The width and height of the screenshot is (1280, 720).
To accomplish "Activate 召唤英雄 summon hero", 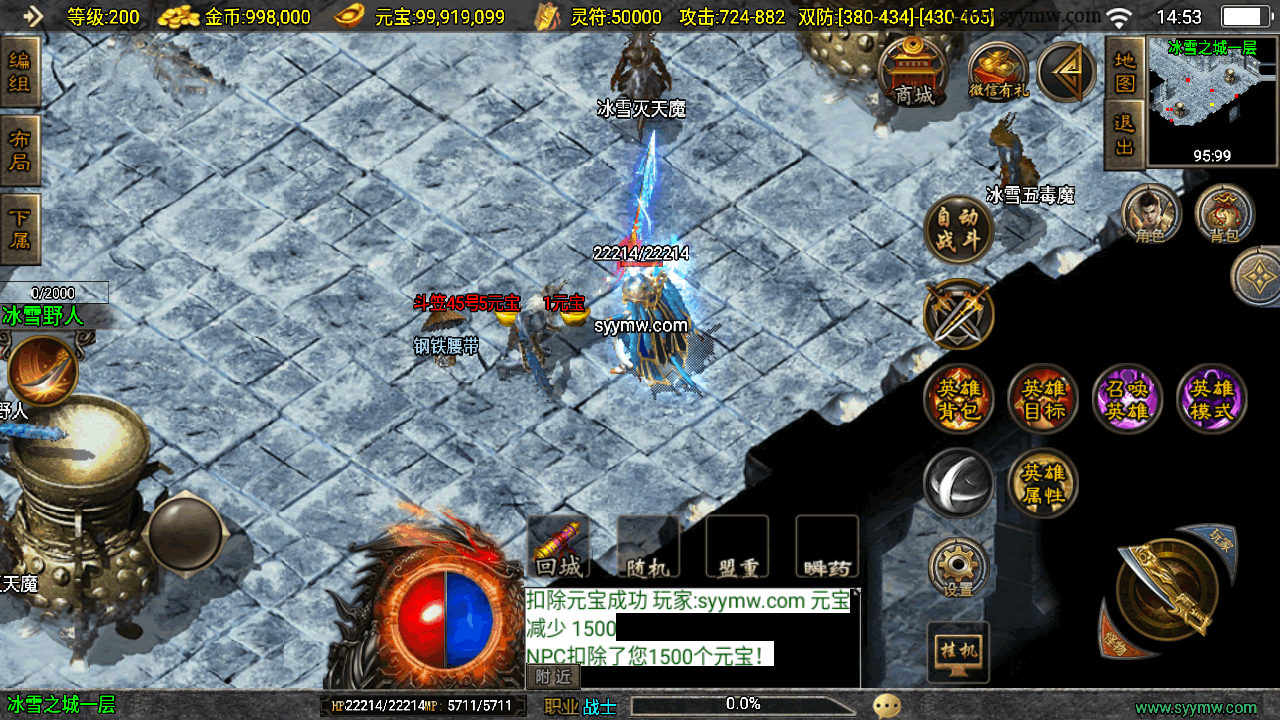I will click(x=1127, y=399).
